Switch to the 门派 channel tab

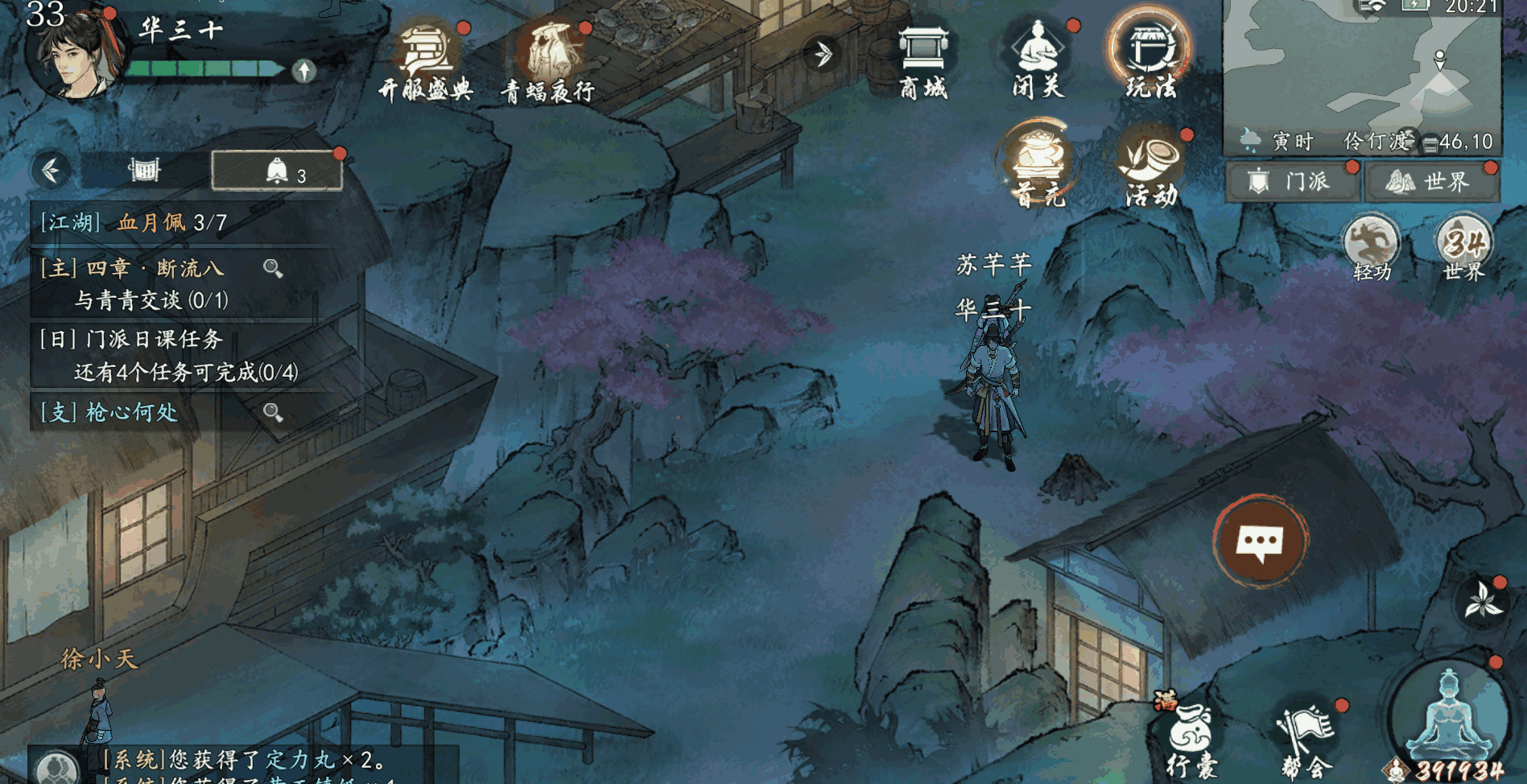coord(1293,182)
